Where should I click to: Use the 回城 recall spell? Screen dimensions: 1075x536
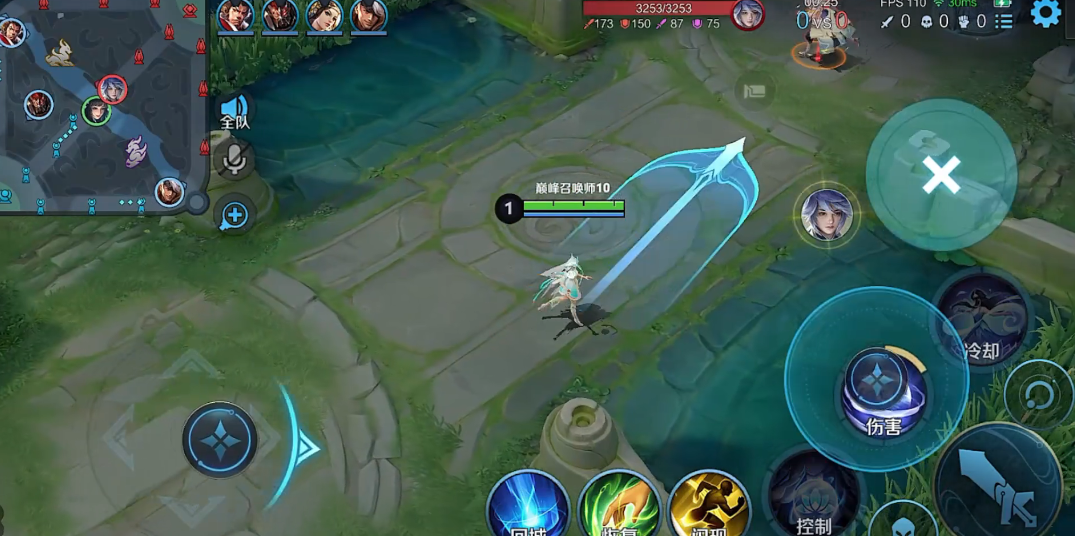[x=527, y=508]
